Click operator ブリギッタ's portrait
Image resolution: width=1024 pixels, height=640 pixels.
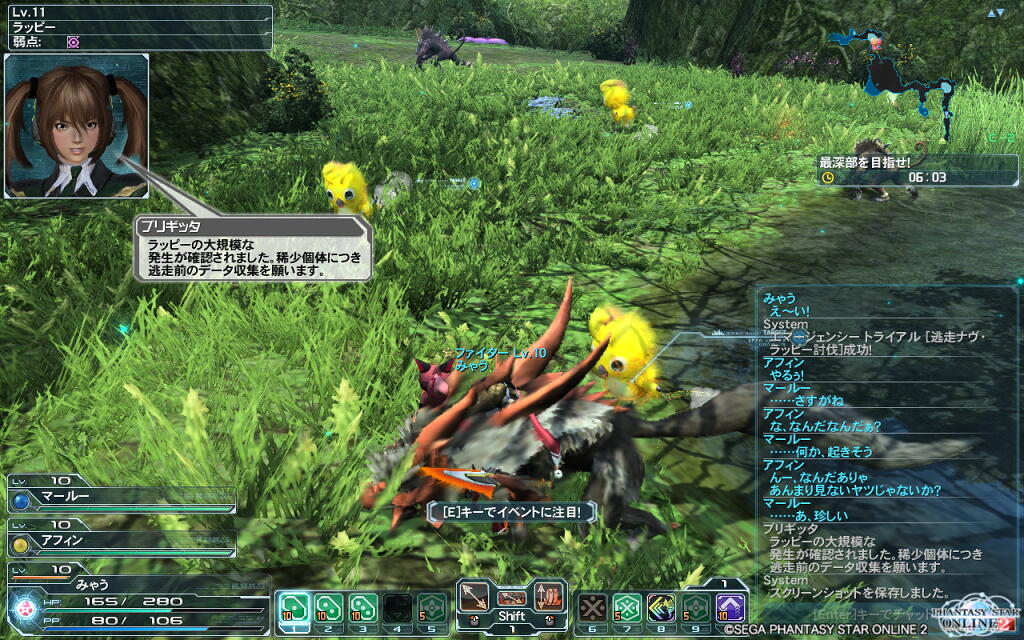[x=76, y=125]
